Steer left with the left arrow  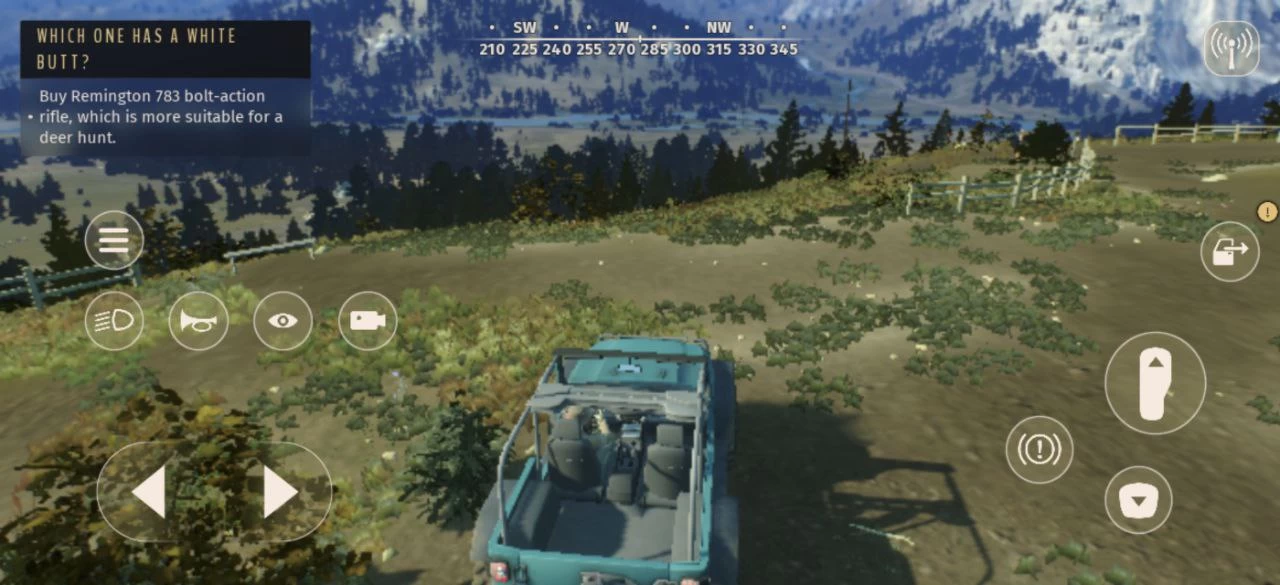click(x=150, y=492)
